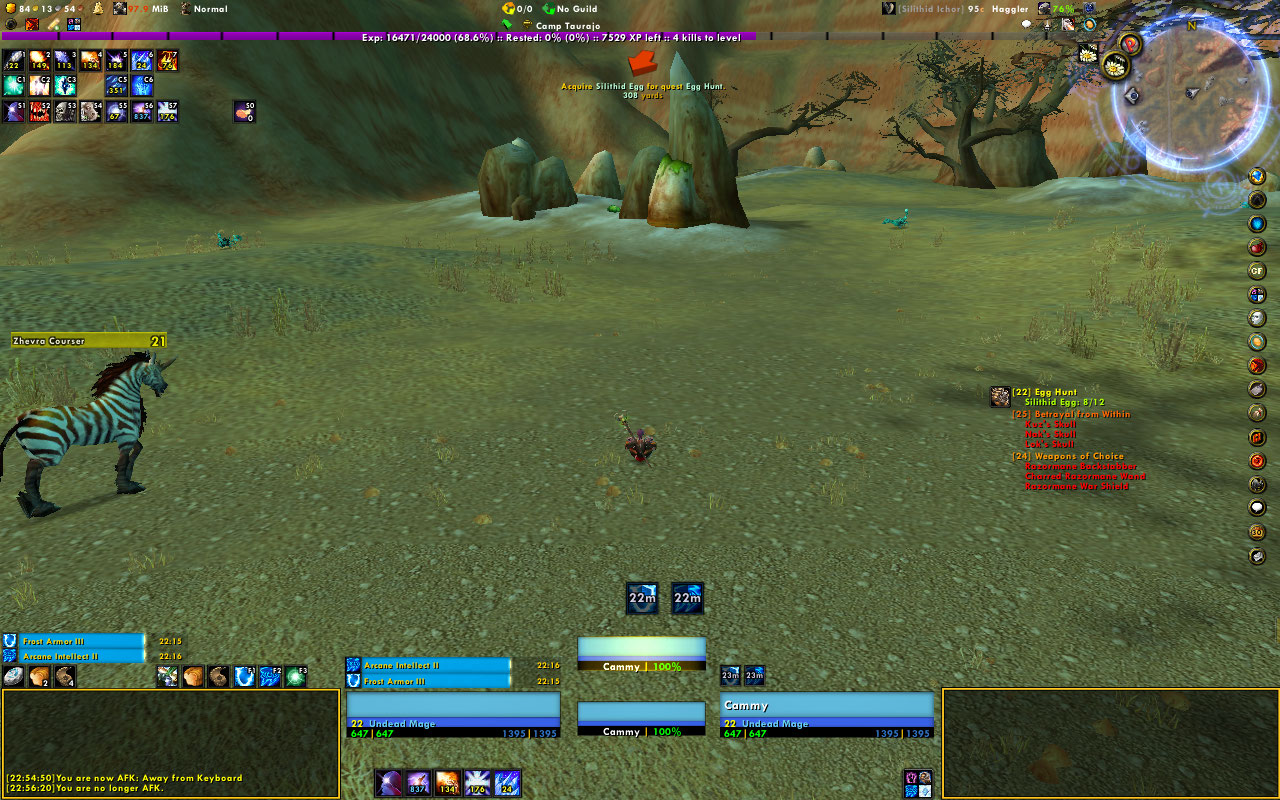The image size is (1280, 800).
Task: Cast the spell in slot S2
Action: click(x=40, y=111)
